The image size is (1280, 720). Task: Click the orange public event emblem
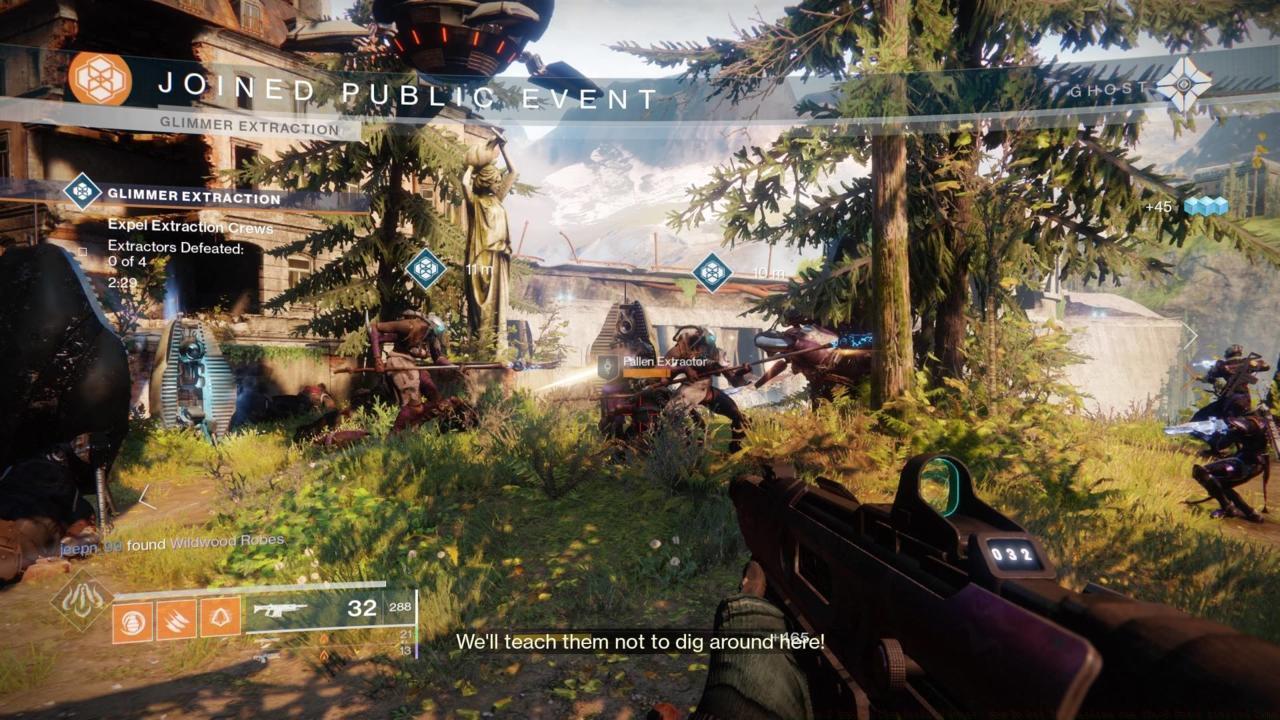point(100,79)
